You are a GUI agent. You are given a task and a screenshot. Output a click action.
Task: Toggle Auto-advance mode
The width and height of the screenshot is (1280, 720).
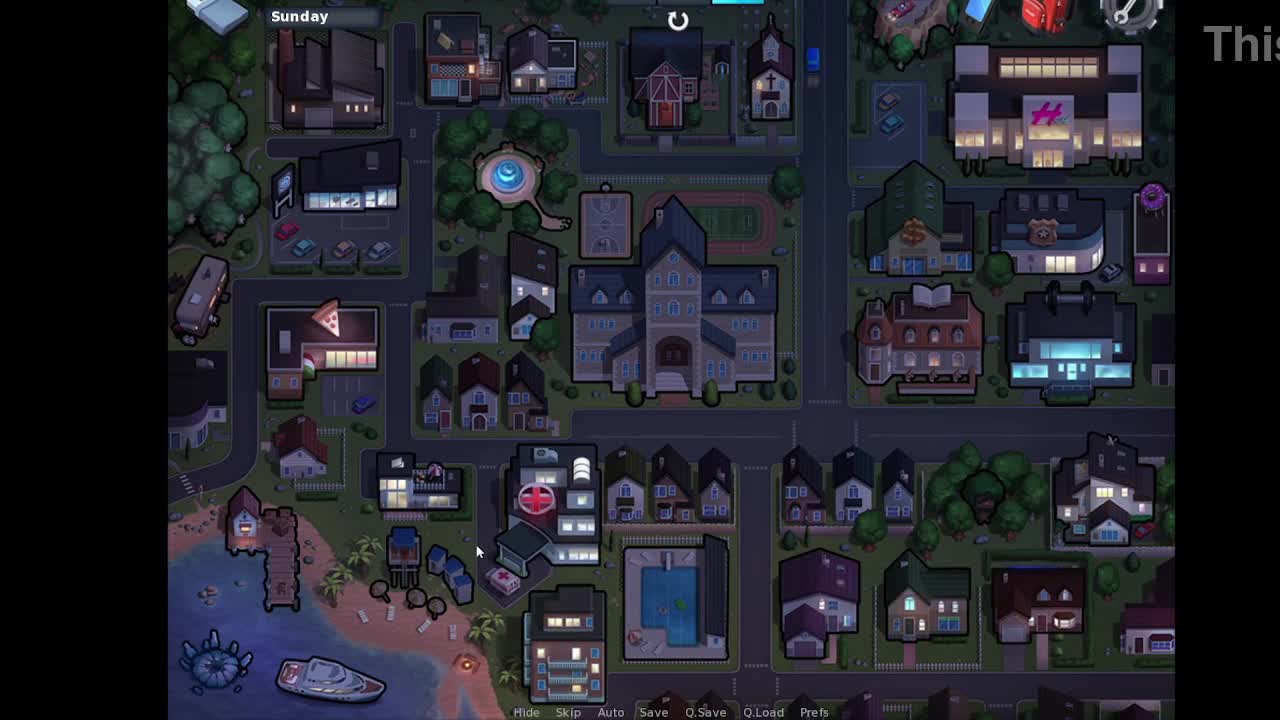pos(611,712)
